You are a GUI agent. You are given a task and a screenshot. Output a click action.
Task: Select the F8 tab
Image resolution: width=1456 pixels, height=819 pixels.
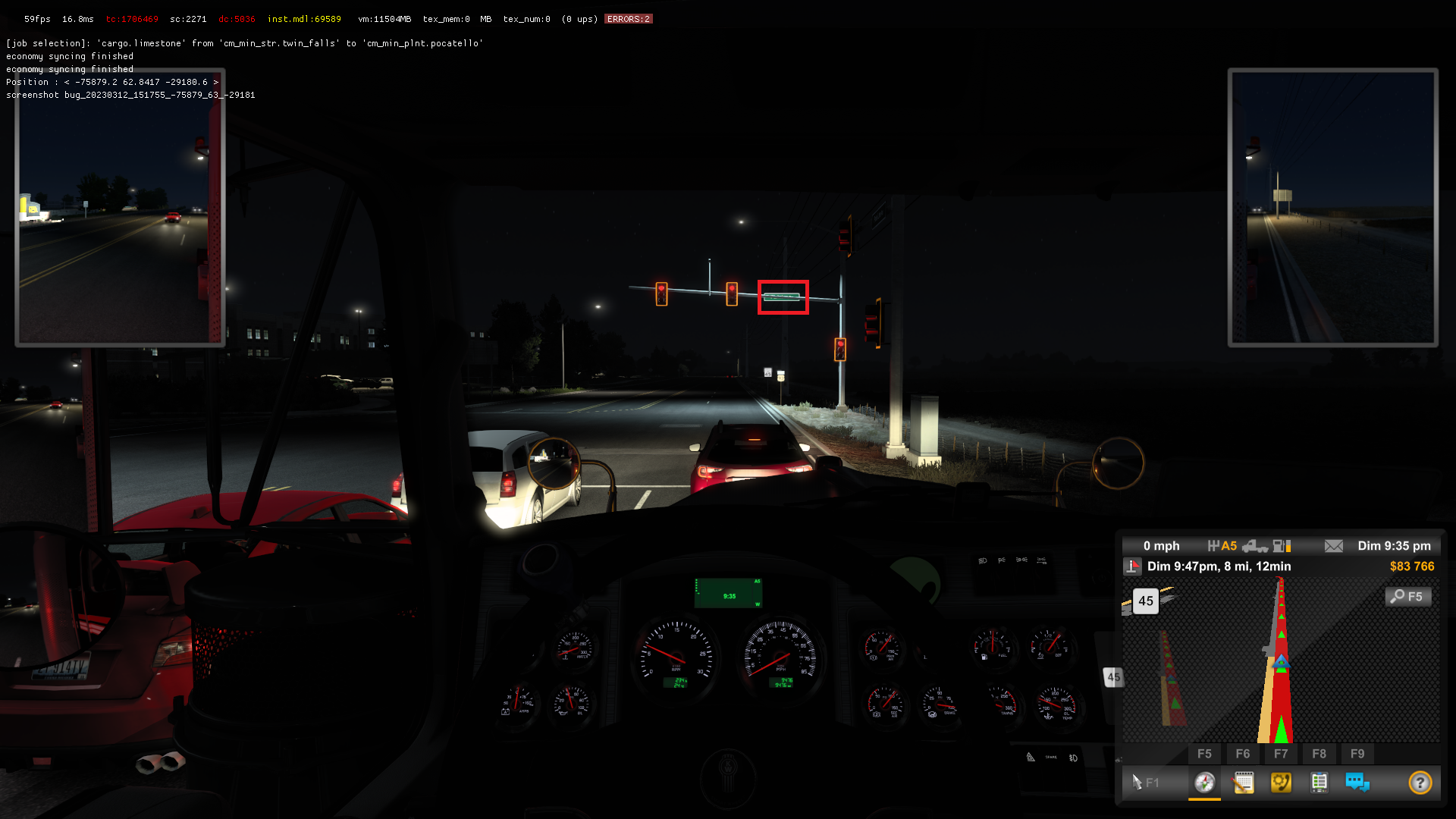[1319, 754]
